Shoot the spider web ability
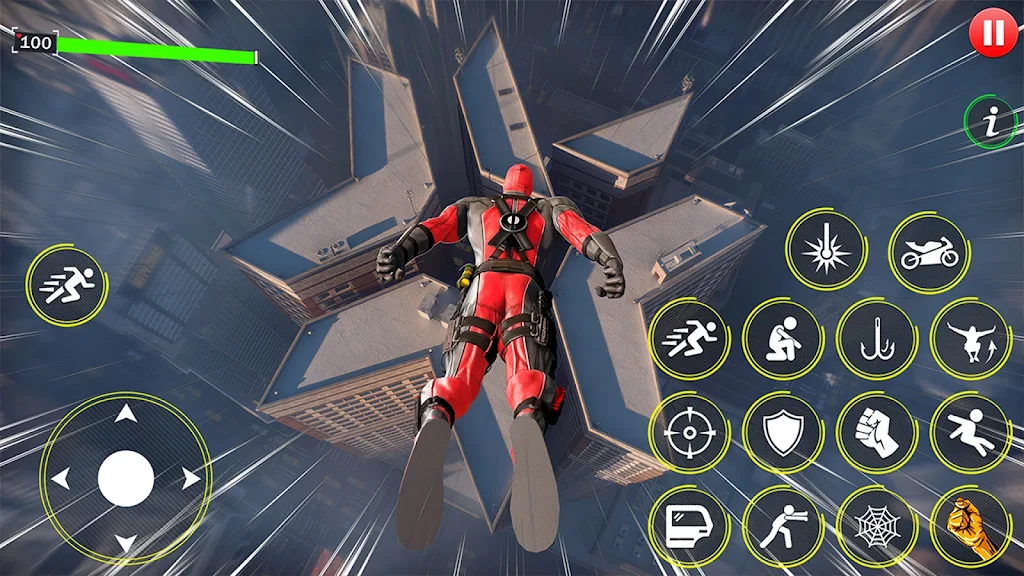1024x576 pixels. coord(876,526)
